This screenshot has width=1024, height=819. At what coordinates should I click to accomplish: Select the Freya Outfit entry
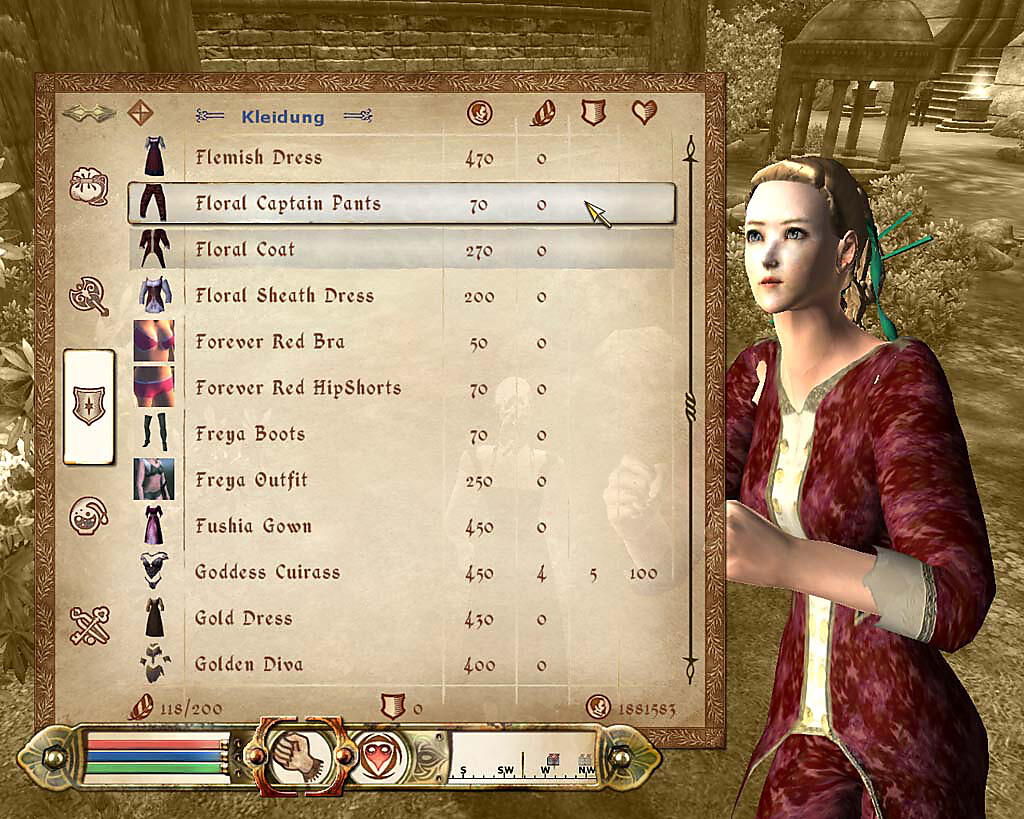tap(251, 480)
